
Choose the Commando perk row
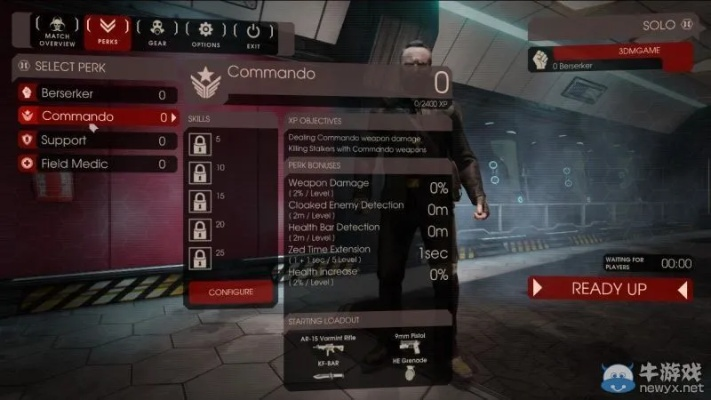[97, 117]
